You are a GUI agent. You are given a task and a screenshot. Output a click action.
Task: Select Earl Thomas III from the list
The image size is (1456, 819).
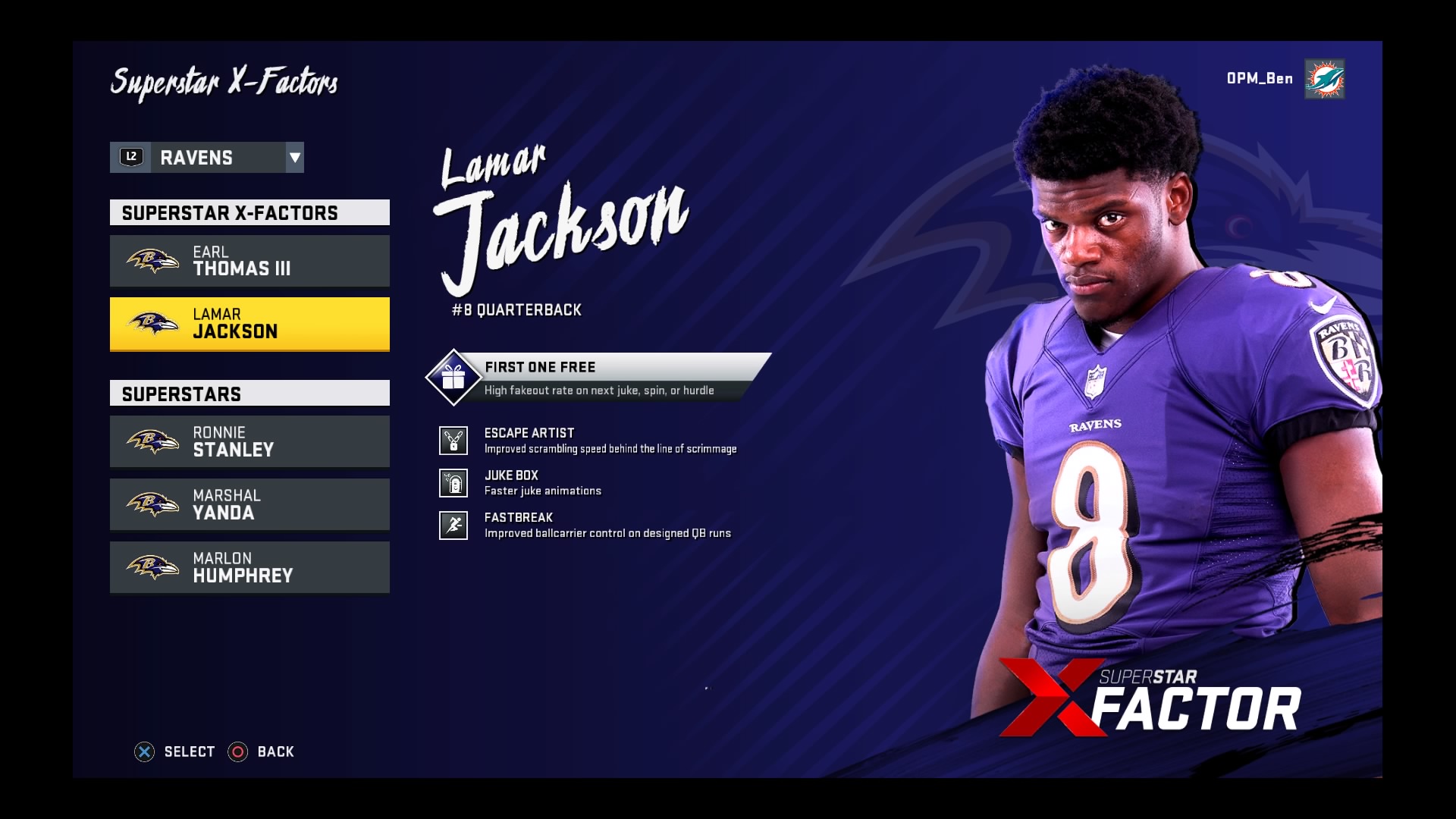(249, 261)
